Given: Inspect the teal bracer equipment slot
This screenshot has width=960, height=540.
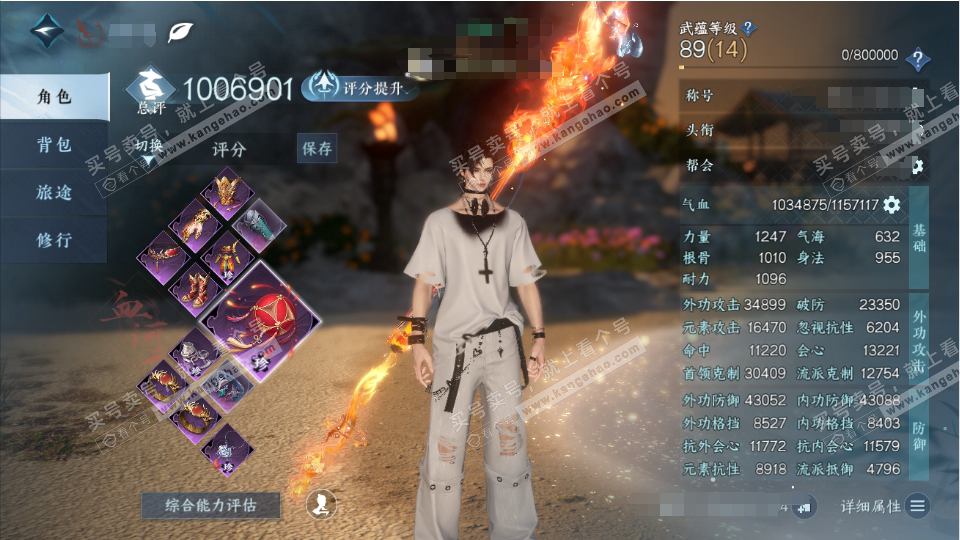Looking at the screenshot, I should point(261,222).
